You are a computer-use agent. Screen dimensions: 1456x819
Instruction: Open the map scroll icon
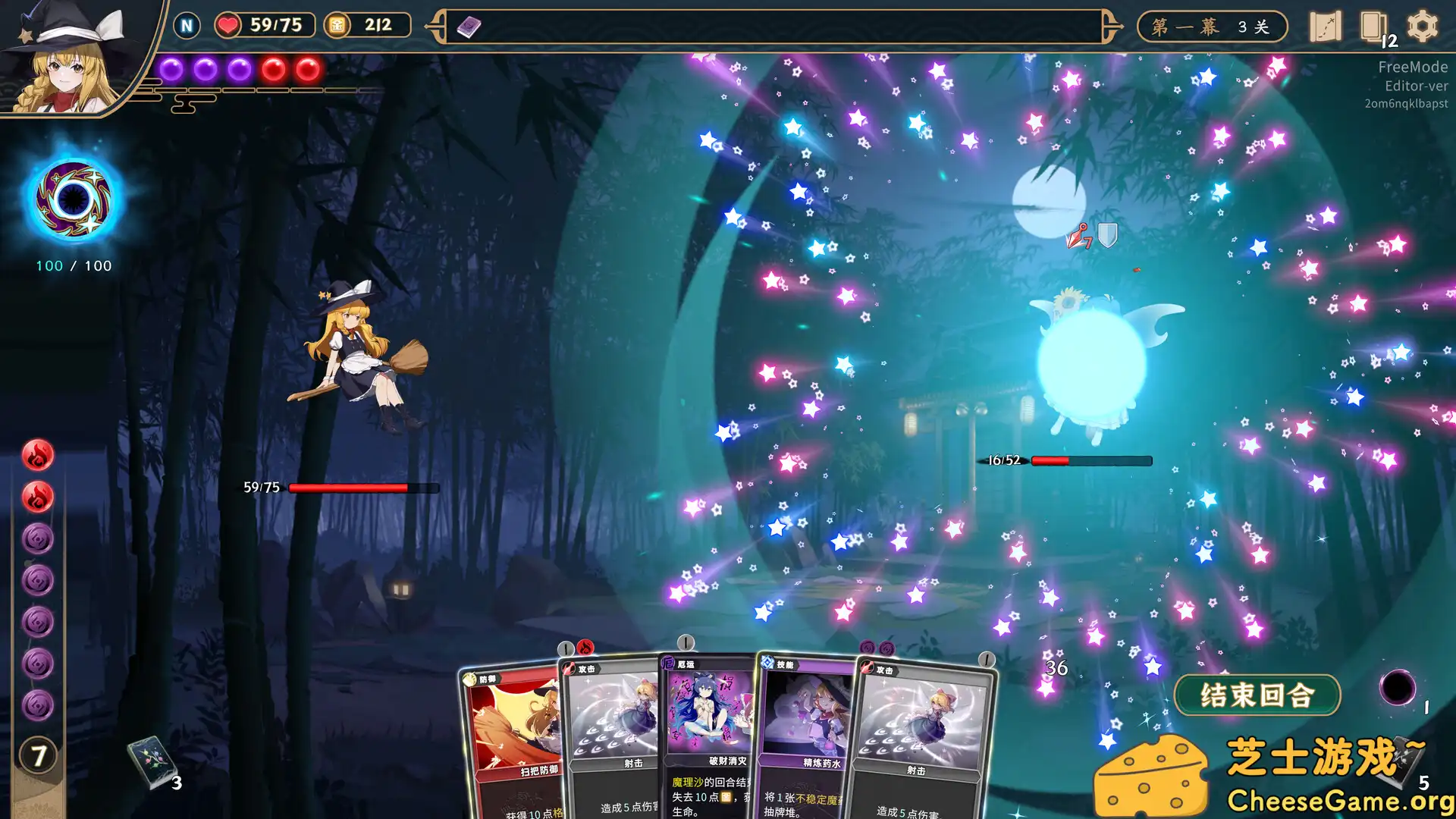point(1326,27)
